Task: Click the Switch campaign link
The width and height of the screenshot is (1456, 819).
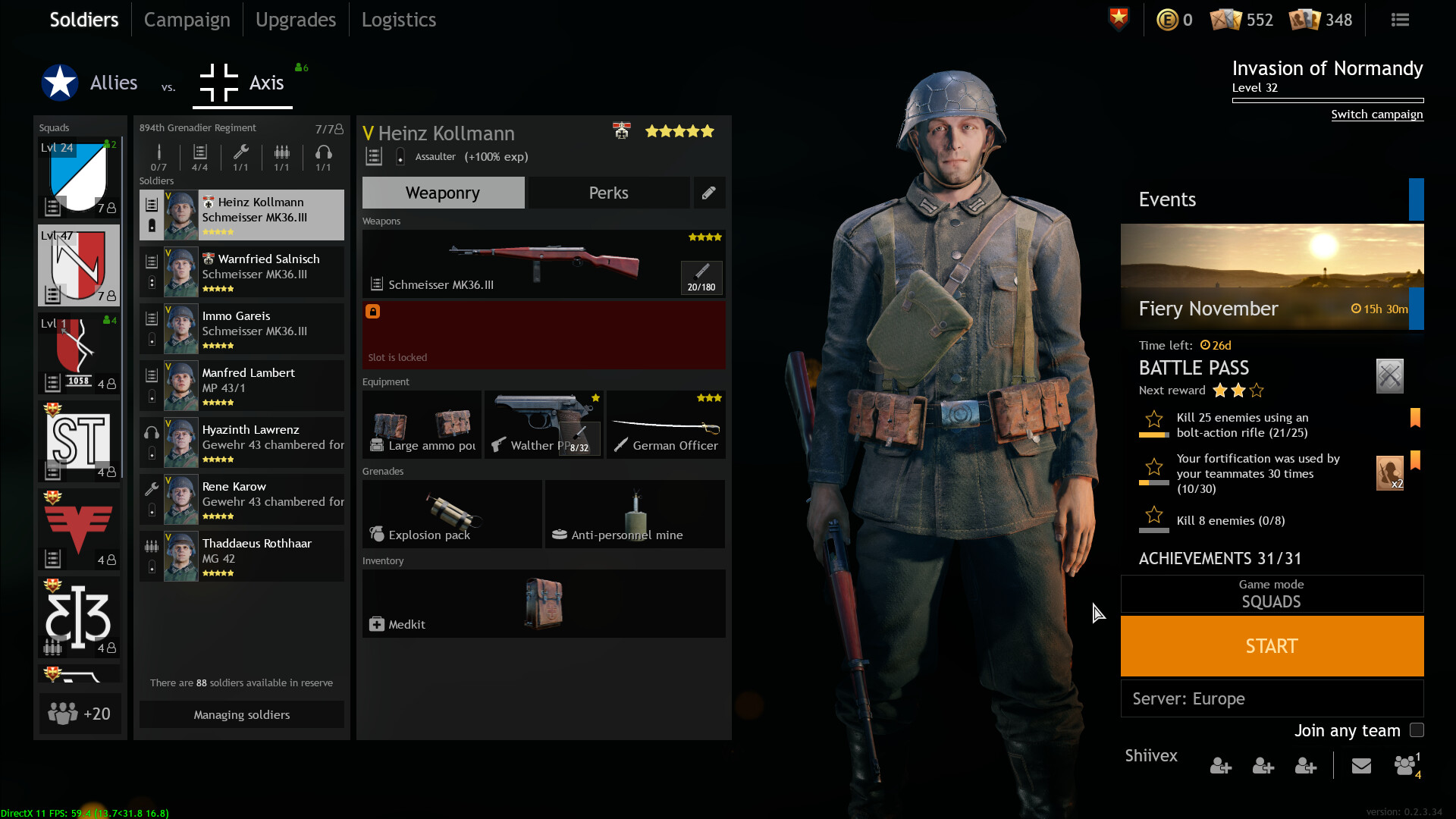Action: point(1376,115)
